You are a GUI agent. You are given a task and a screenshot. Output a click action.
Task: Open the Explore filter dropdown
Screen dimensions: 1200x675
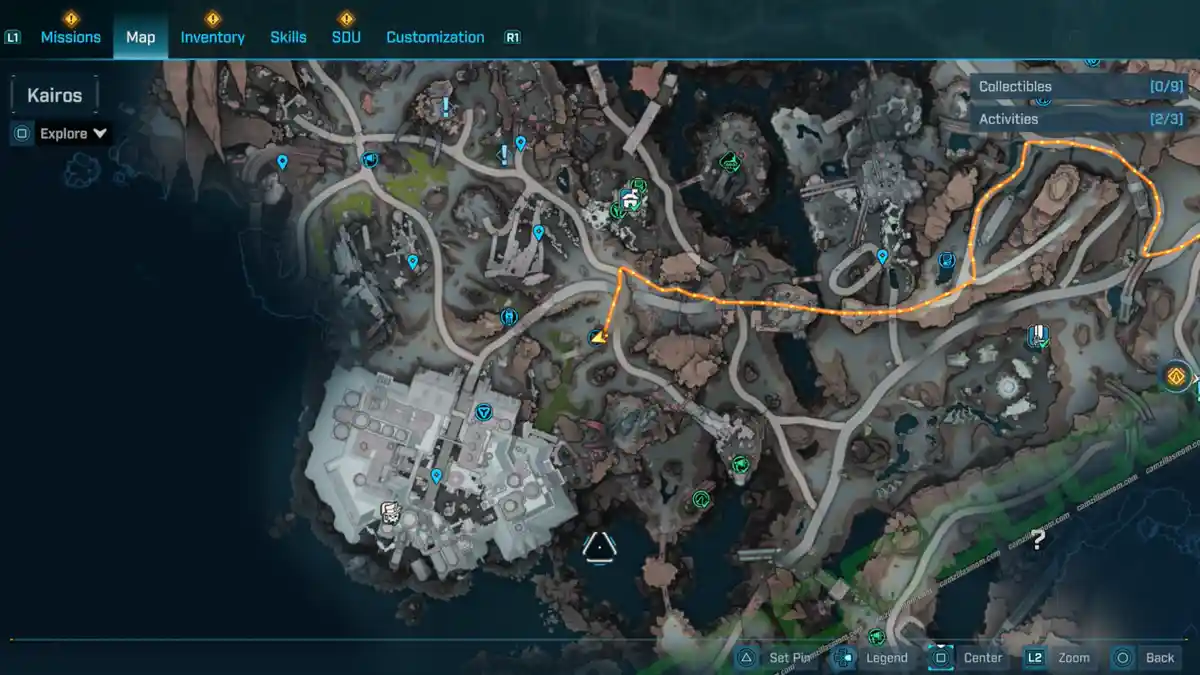(x=74, y=133)
